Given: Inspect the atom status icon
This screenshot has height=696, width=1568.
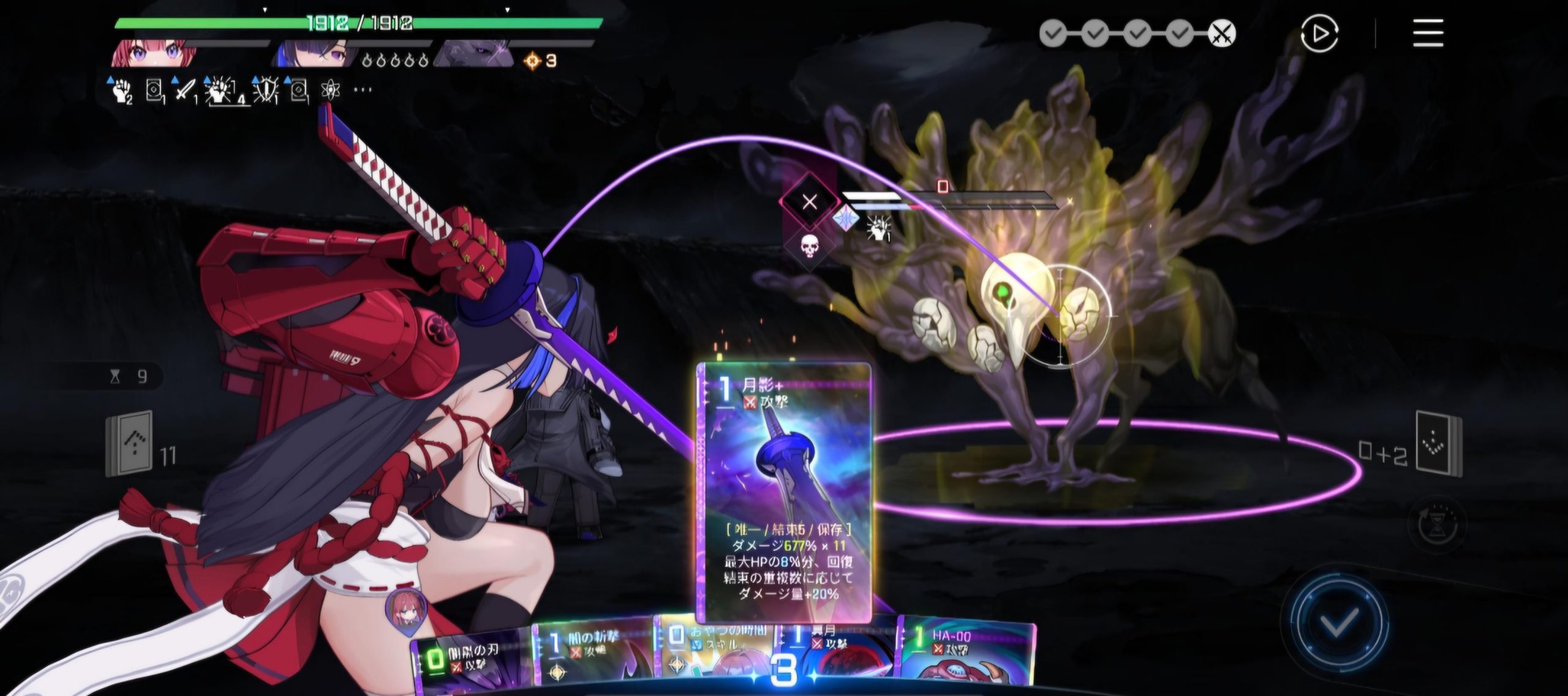Looking at the screenshot, I should coord(330,90).
